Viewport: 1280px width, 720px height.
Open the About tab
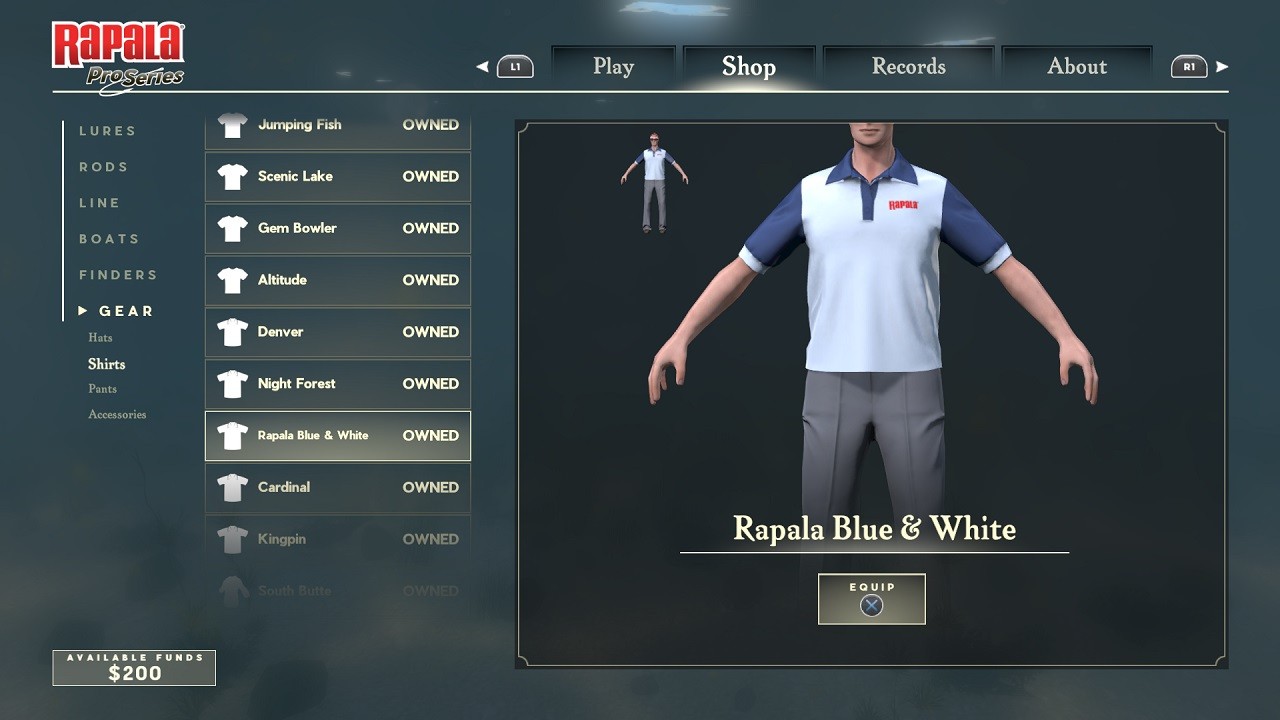pos(1076,67)
